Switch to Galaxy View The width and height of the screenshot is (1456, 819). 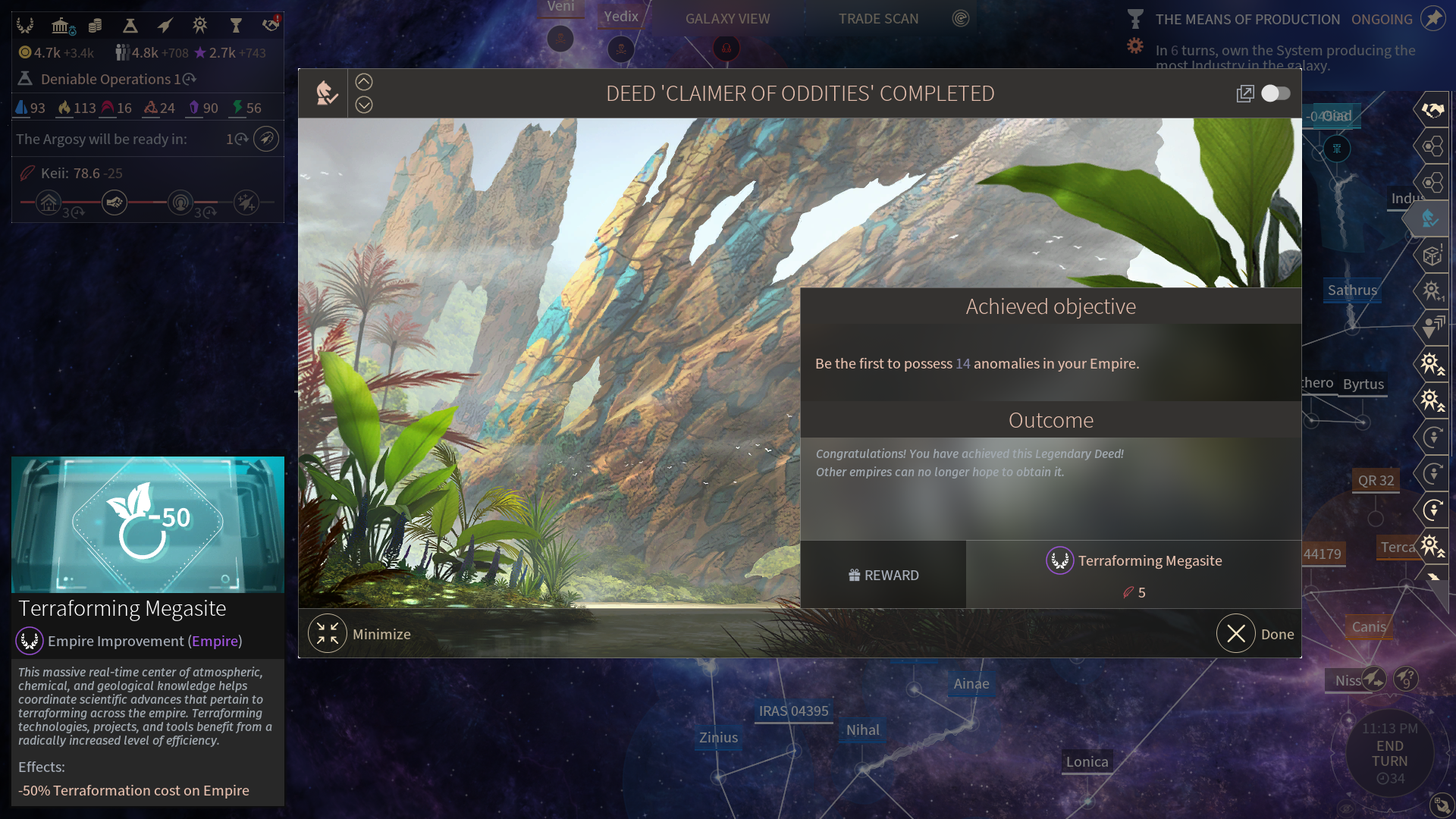[727, 18]
